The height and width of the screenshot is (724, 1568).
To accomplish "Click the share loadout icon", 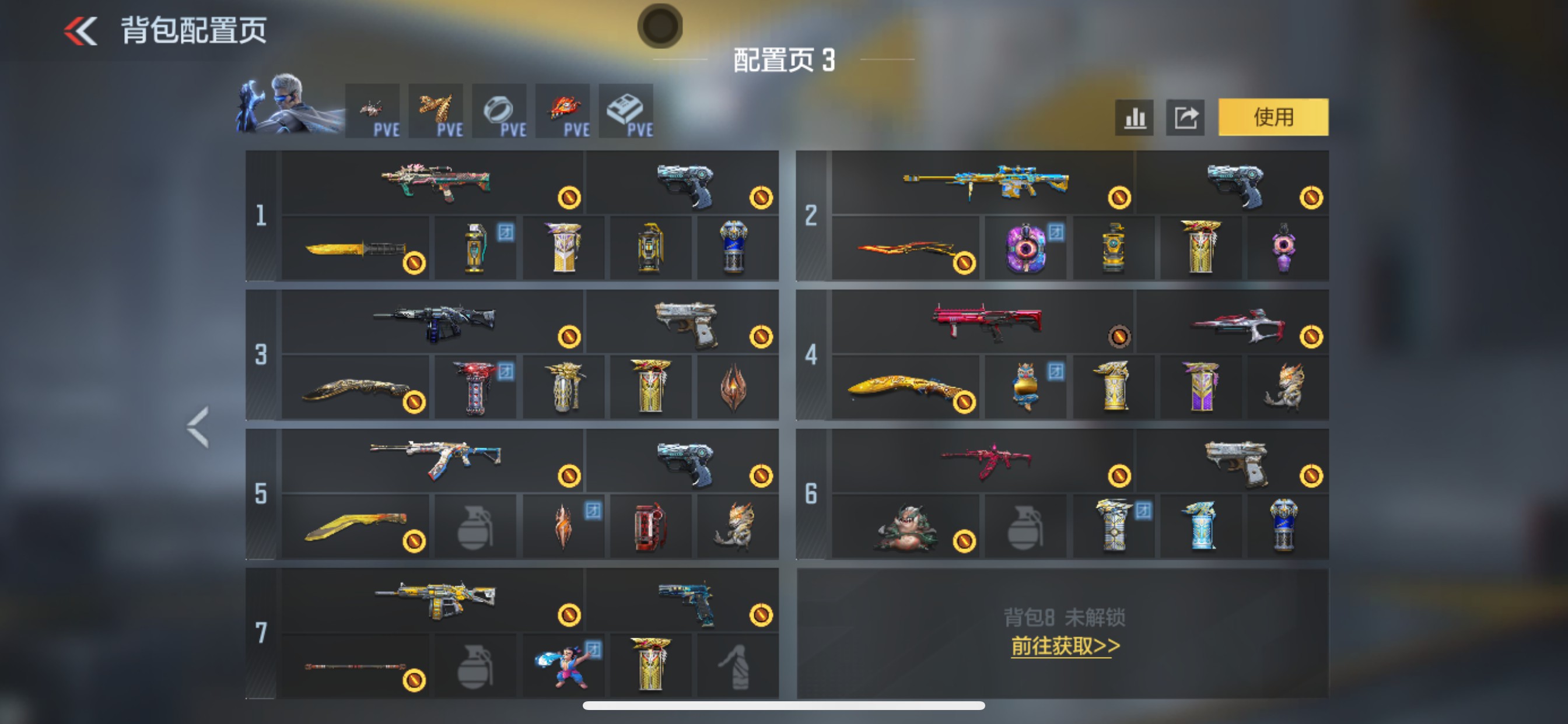I will click(x=1185, y=117).
